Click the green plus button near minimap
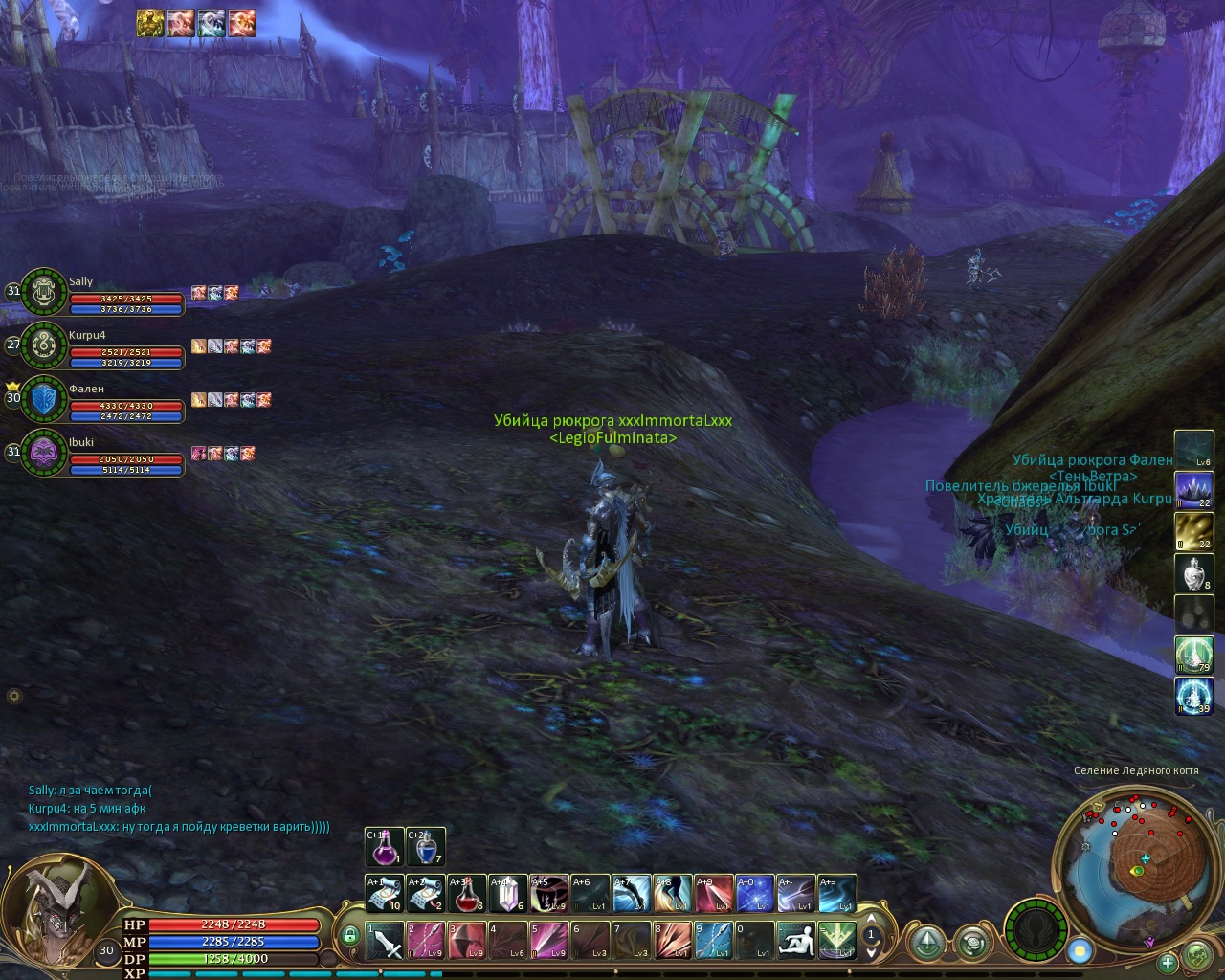The height and width of the screenshot is (980, 1225). click(1168, 962)
